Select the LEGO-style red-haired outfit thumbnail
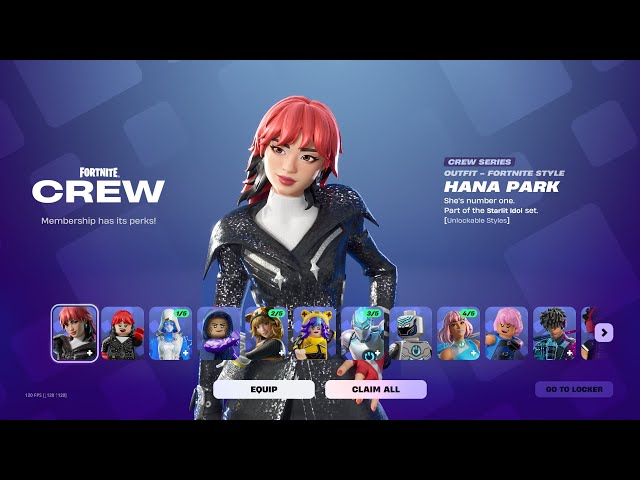Screen dimensions: 640x480 [123, 333]
